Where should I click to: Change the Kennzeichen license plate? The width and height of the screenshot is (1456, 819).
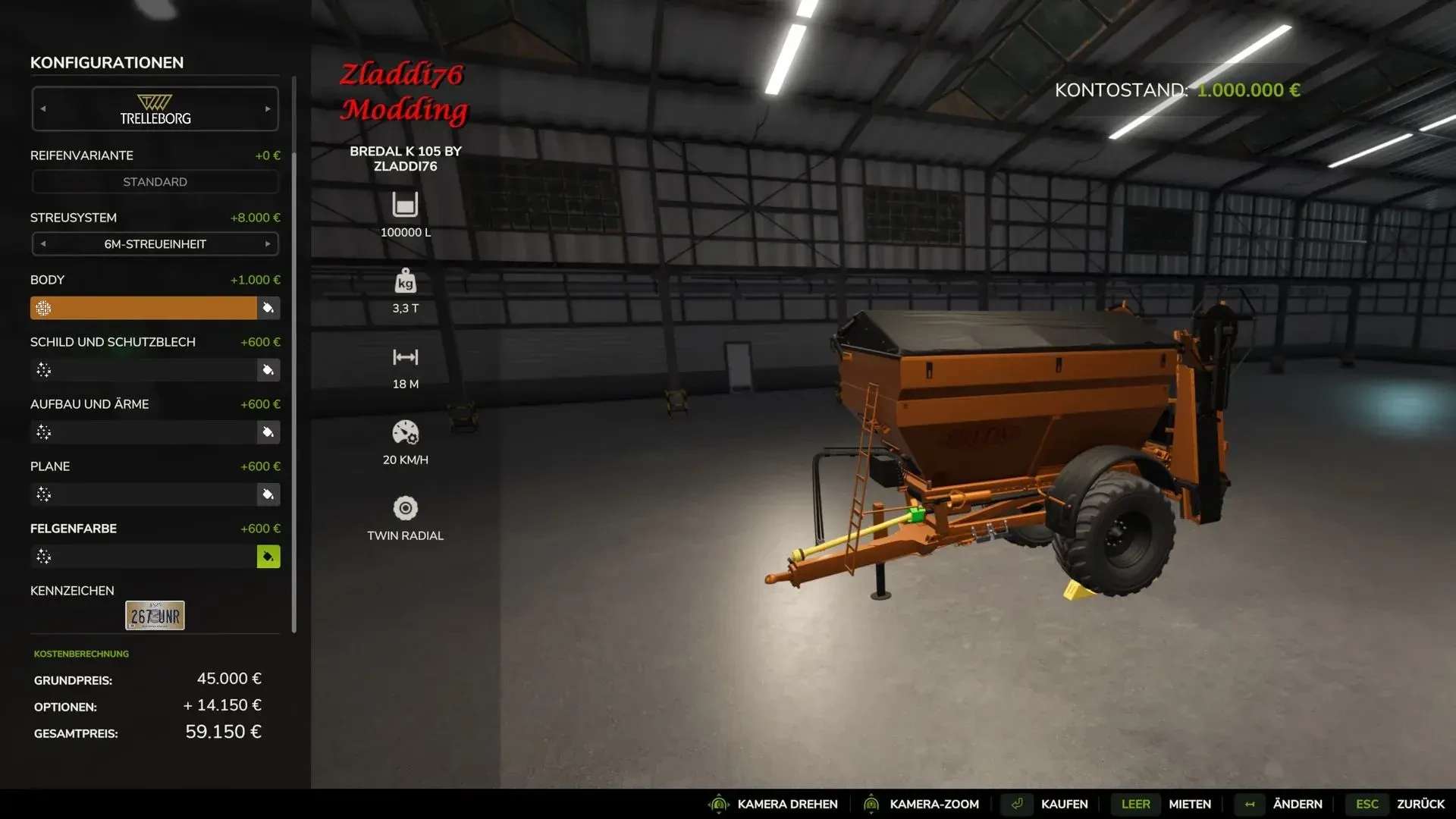(155, 616)
